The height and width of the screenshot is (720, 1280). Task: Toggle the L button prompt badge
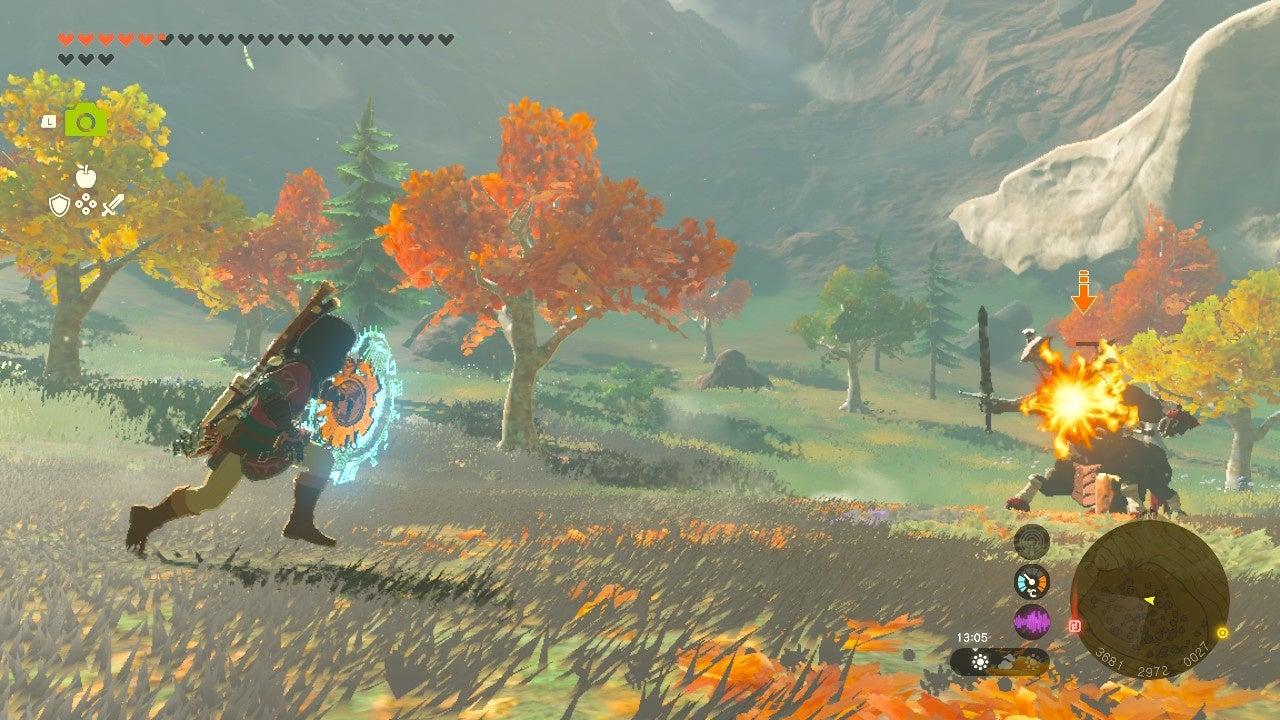pyautogui.click(x=49, y=121)
